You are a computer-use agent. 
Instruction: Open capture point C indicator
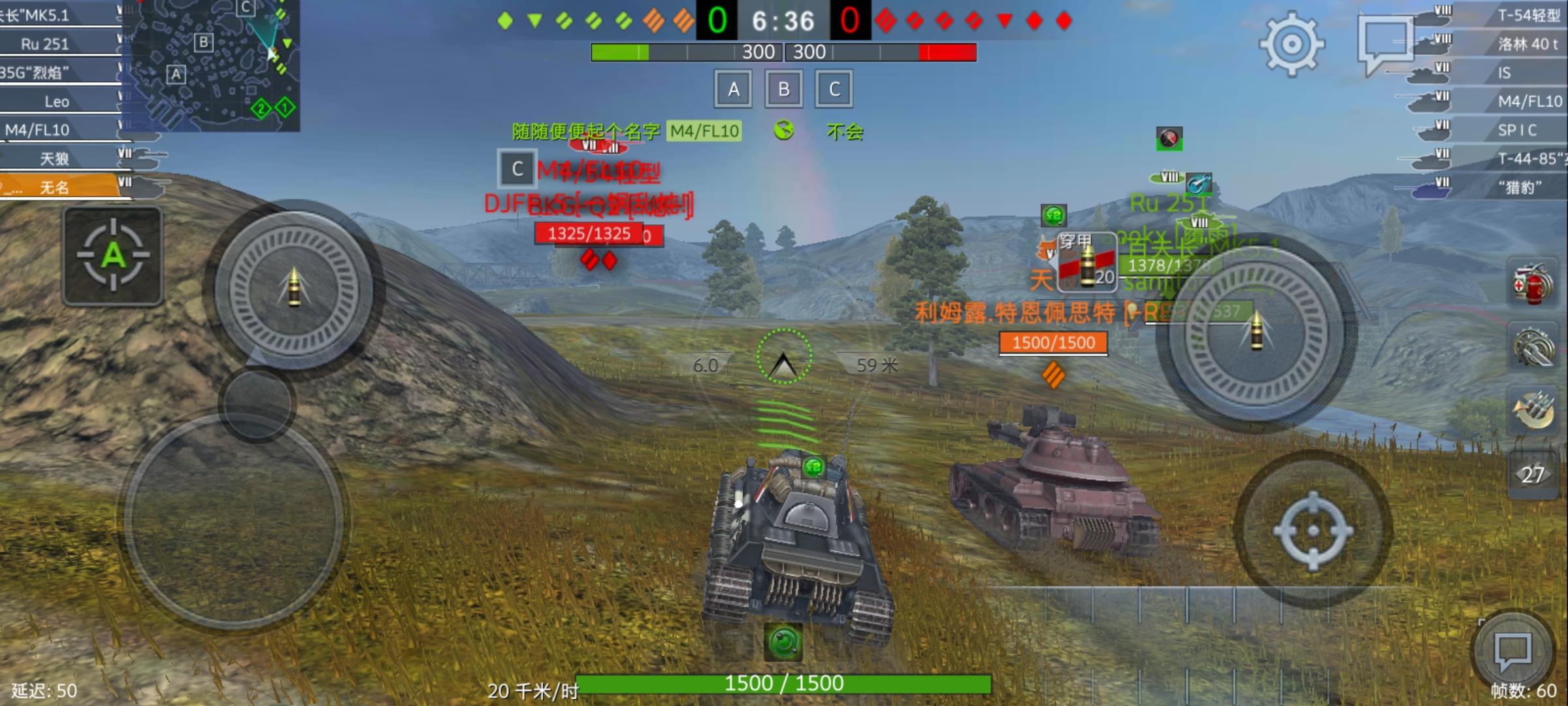(x=832, y=90)
